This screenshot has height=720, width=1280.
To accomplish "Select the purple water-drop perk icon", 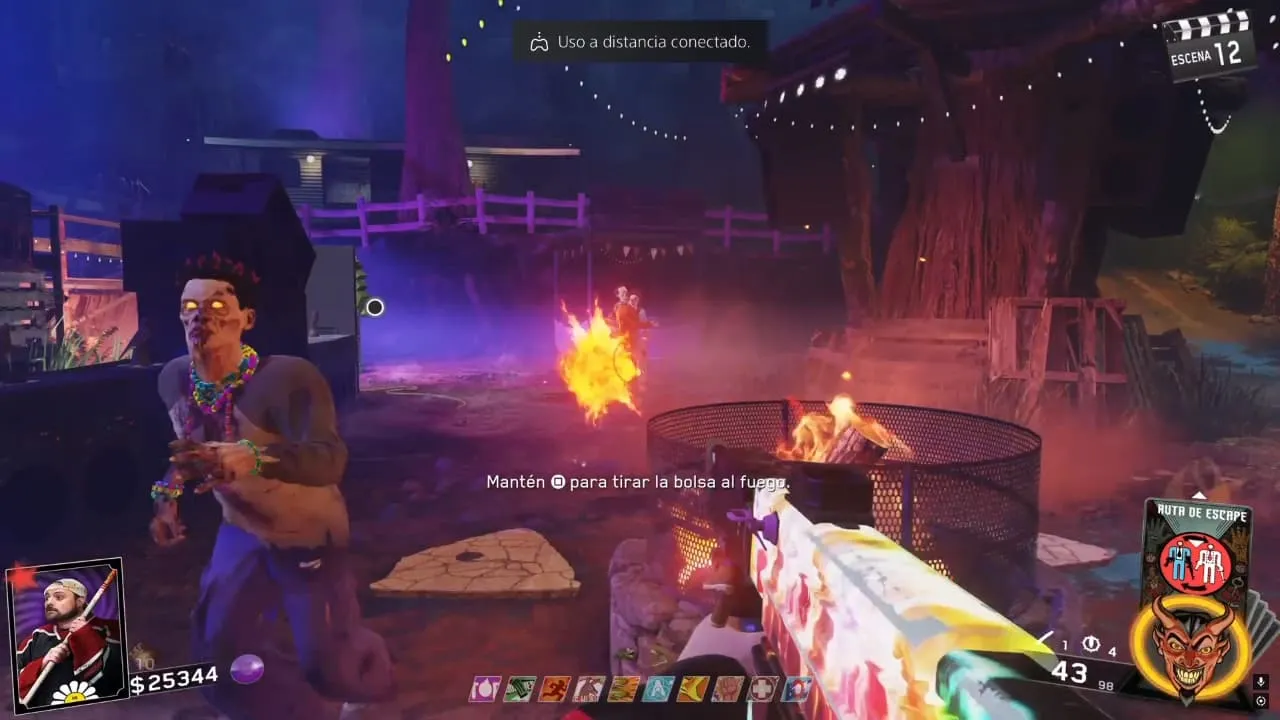I will [x=484, y=689].
